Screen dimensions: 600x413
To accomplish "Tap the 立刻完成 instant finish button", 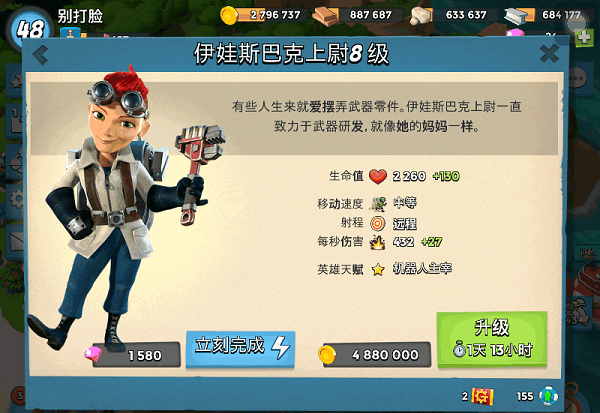I will (x=240, y=347).
